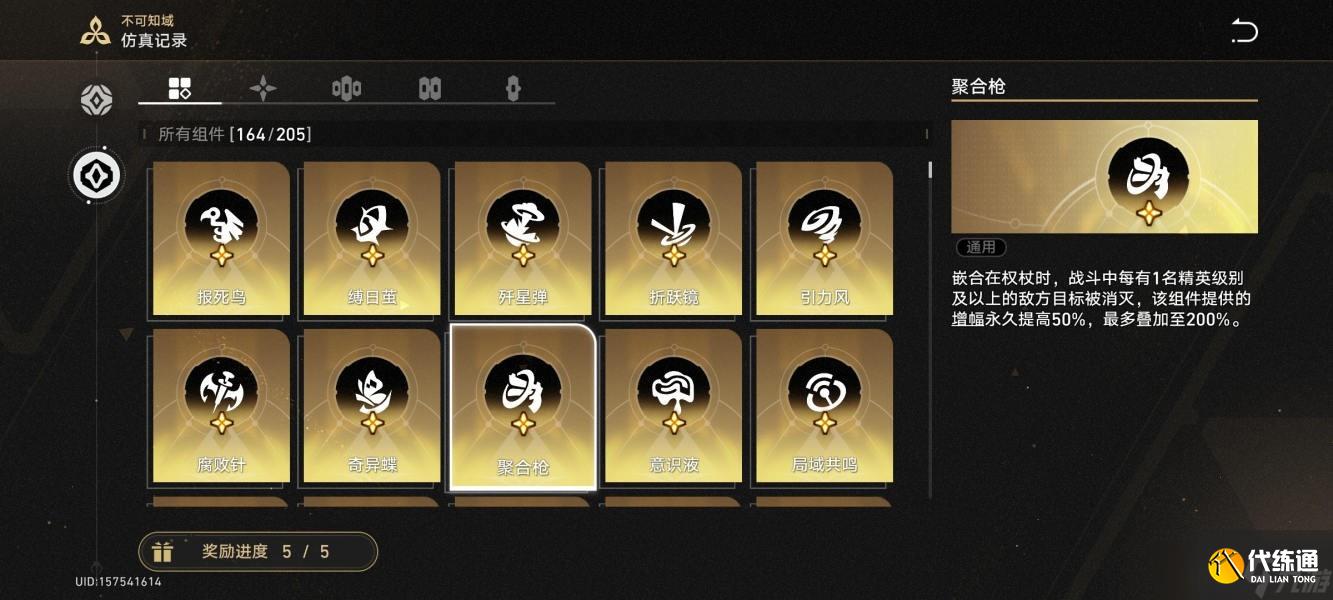Open the 局域共鸣 component card
The width and height of the screenshot is (1333, 600).
[824, 405]
